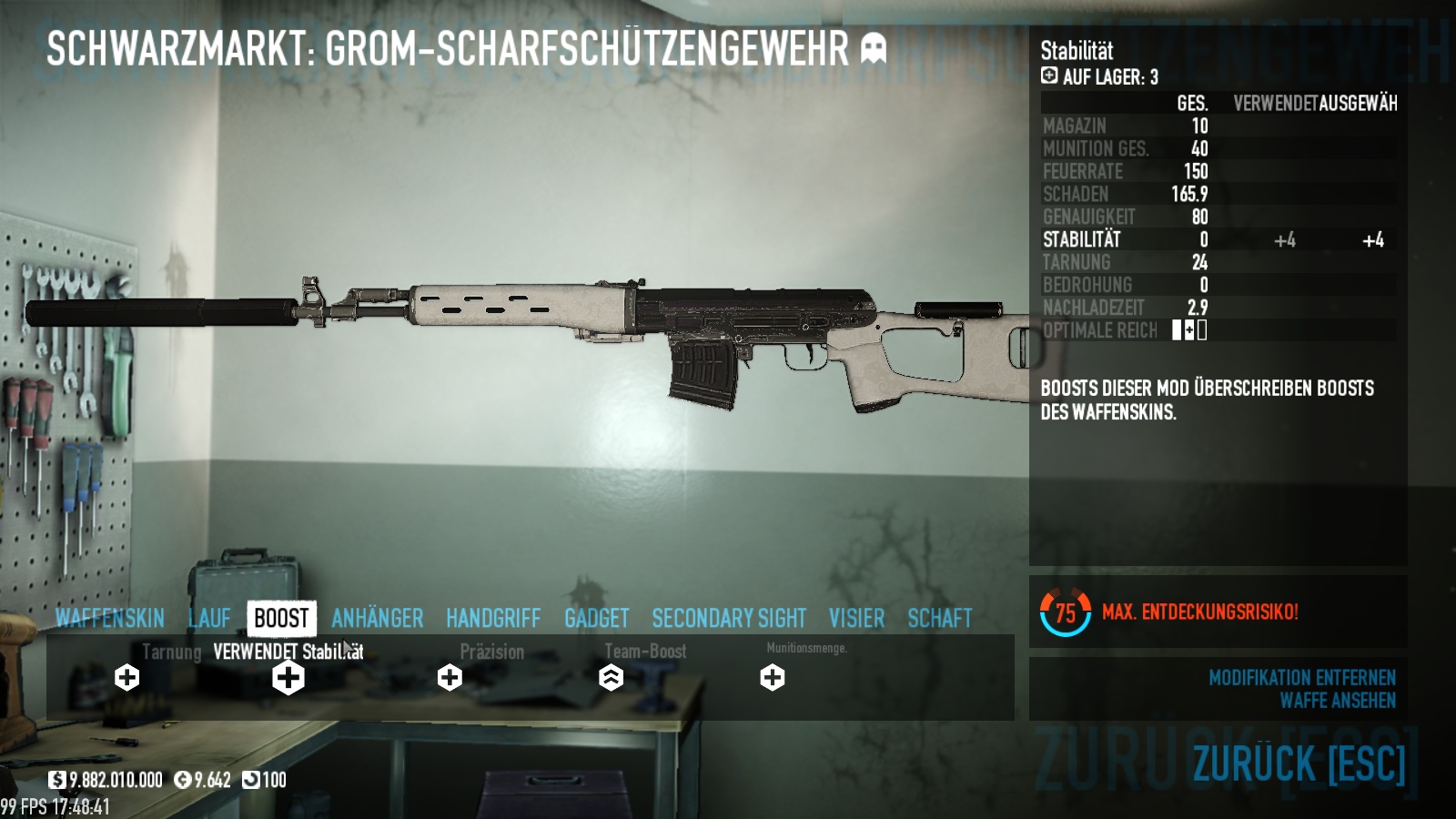
Task: Click Modifikation entfernen
Action: [1301, 678]
